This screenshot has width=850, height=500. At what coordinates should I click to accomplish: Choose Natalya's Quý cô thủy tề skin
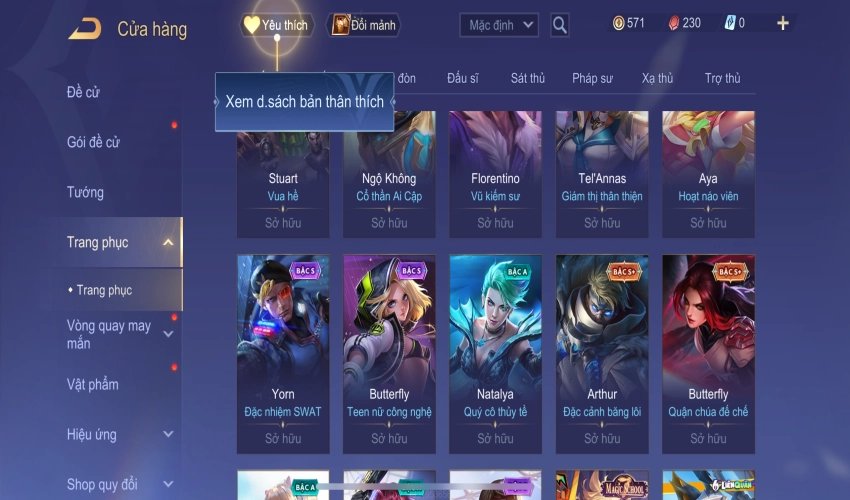click(x=495, y=350)
